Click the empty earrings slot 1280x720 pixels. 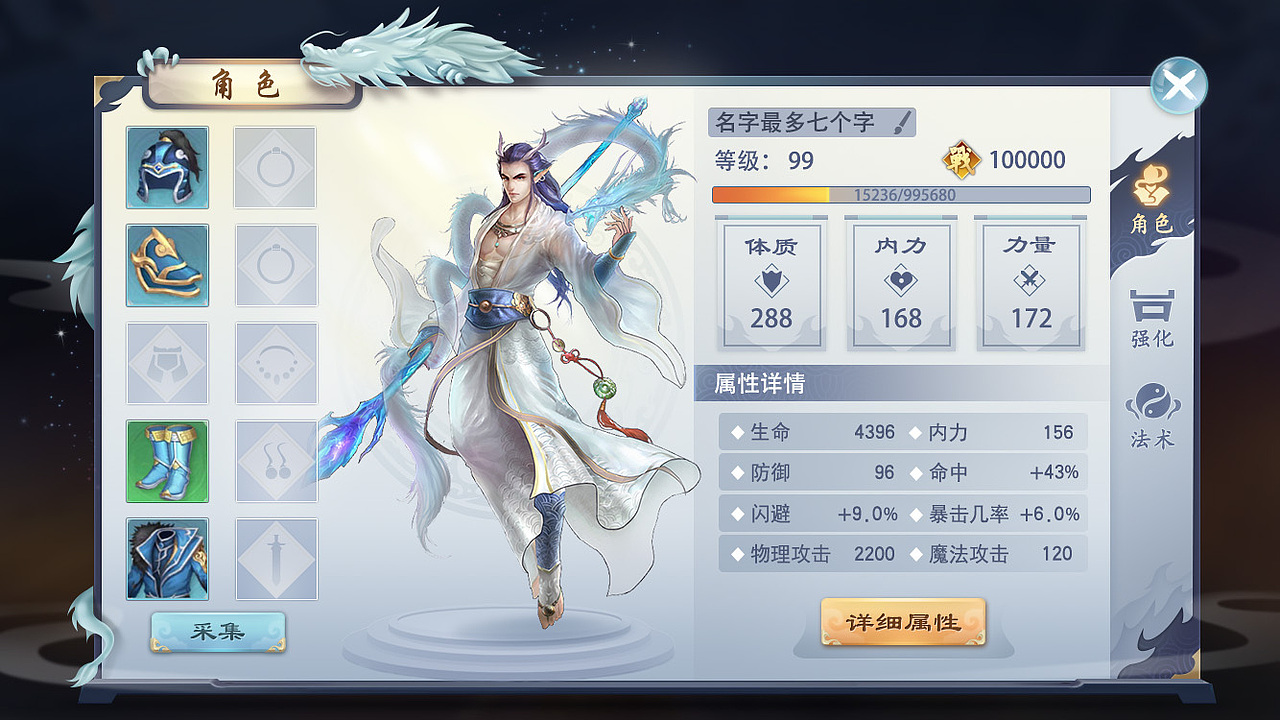(x=275, y=463)
